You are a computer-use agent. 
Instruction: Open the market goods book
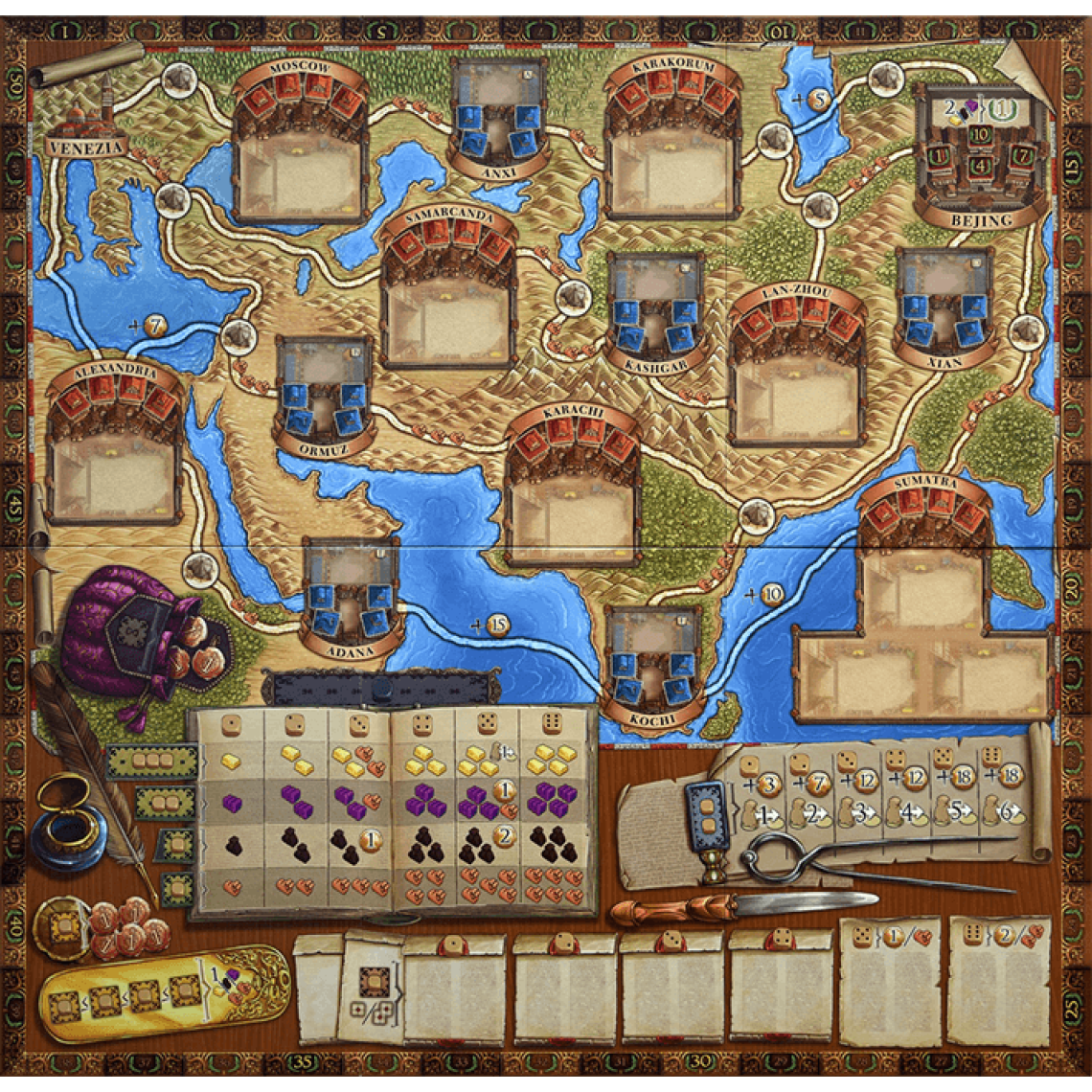click(x=393, y=812)
